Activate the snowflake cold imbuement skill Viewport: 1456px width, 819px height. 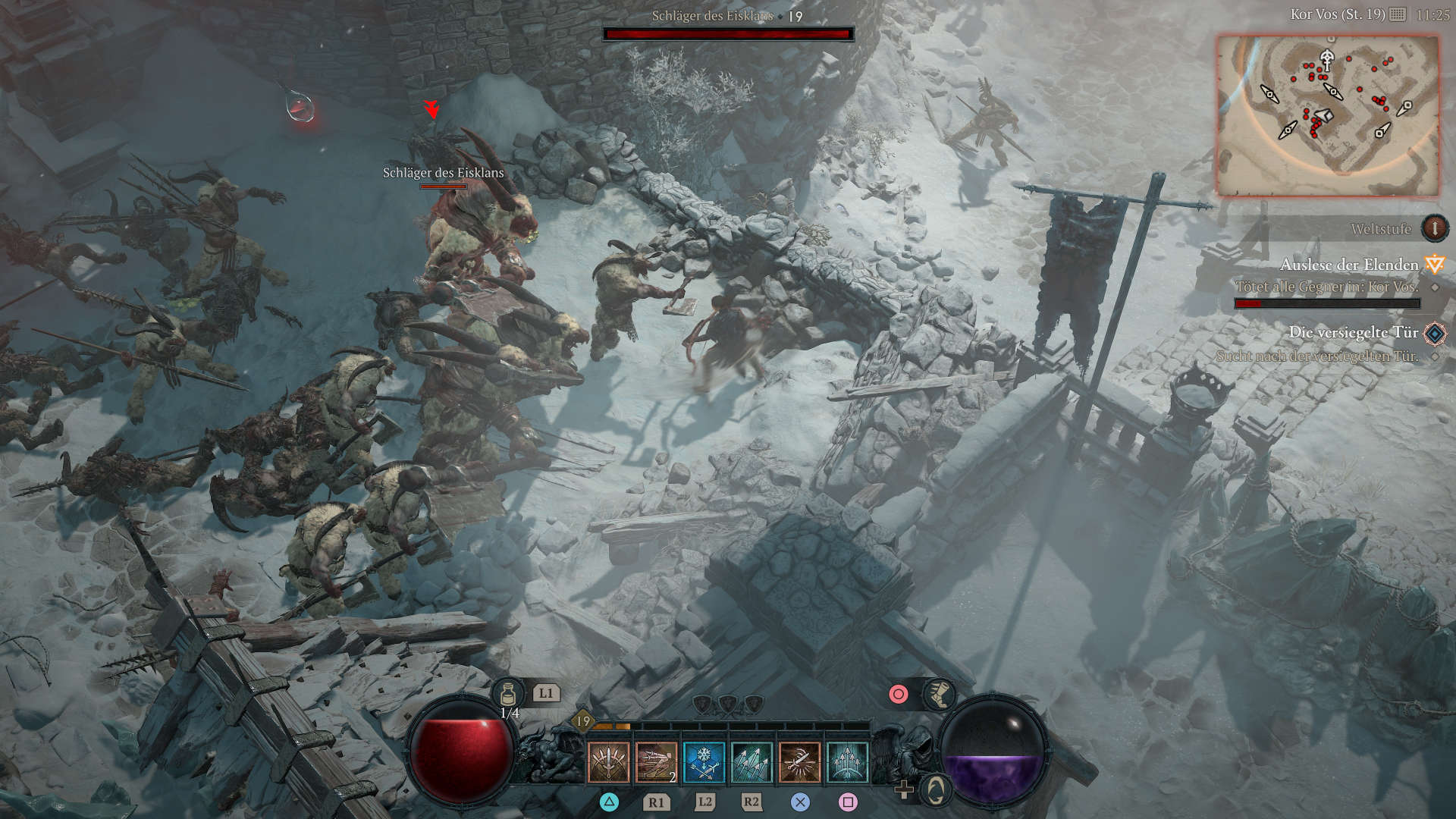[704, 762]
